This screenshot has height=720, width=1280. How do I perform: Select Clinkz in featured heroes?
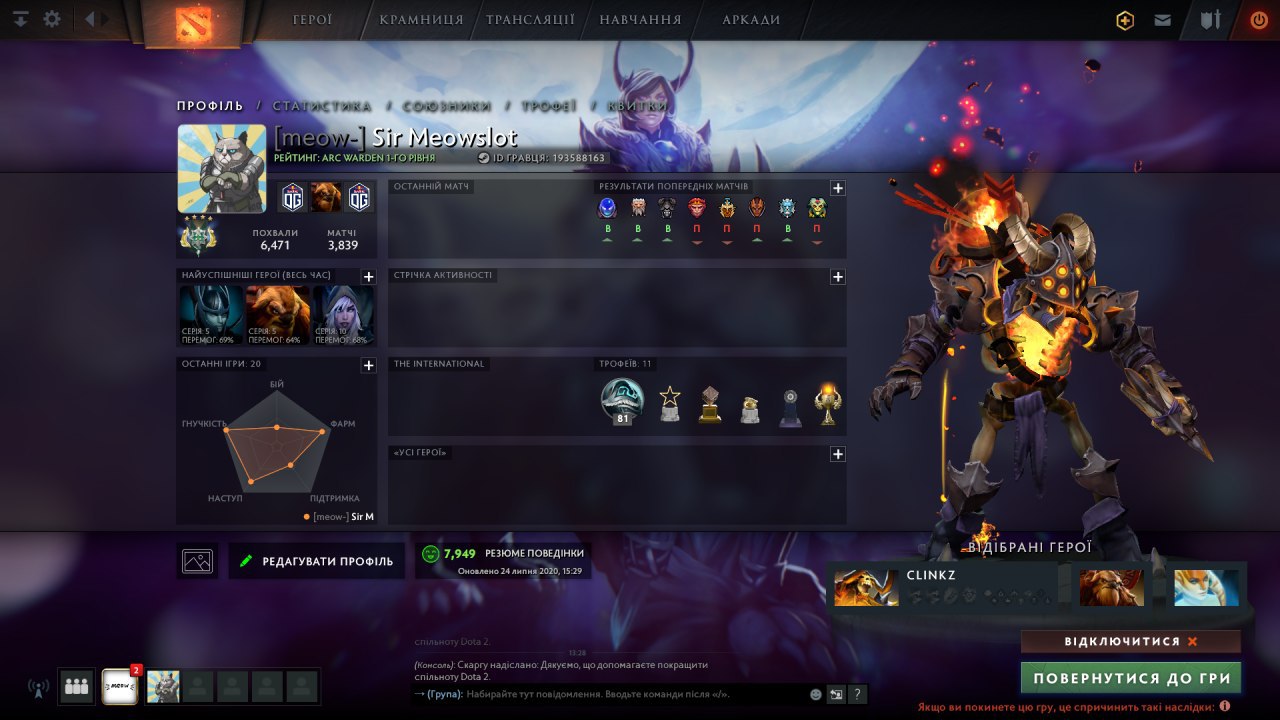coord(943,587)
